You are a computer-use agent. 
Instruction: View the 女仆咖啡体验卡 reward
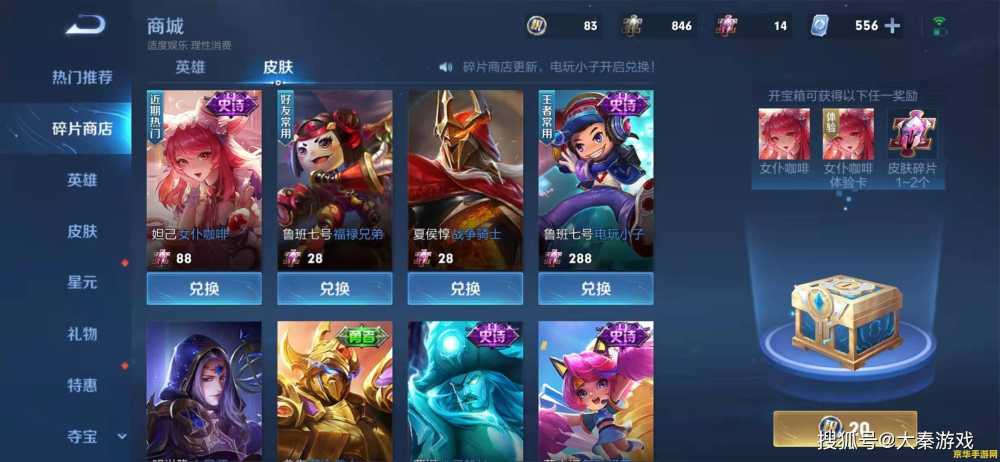pos(848,134)
